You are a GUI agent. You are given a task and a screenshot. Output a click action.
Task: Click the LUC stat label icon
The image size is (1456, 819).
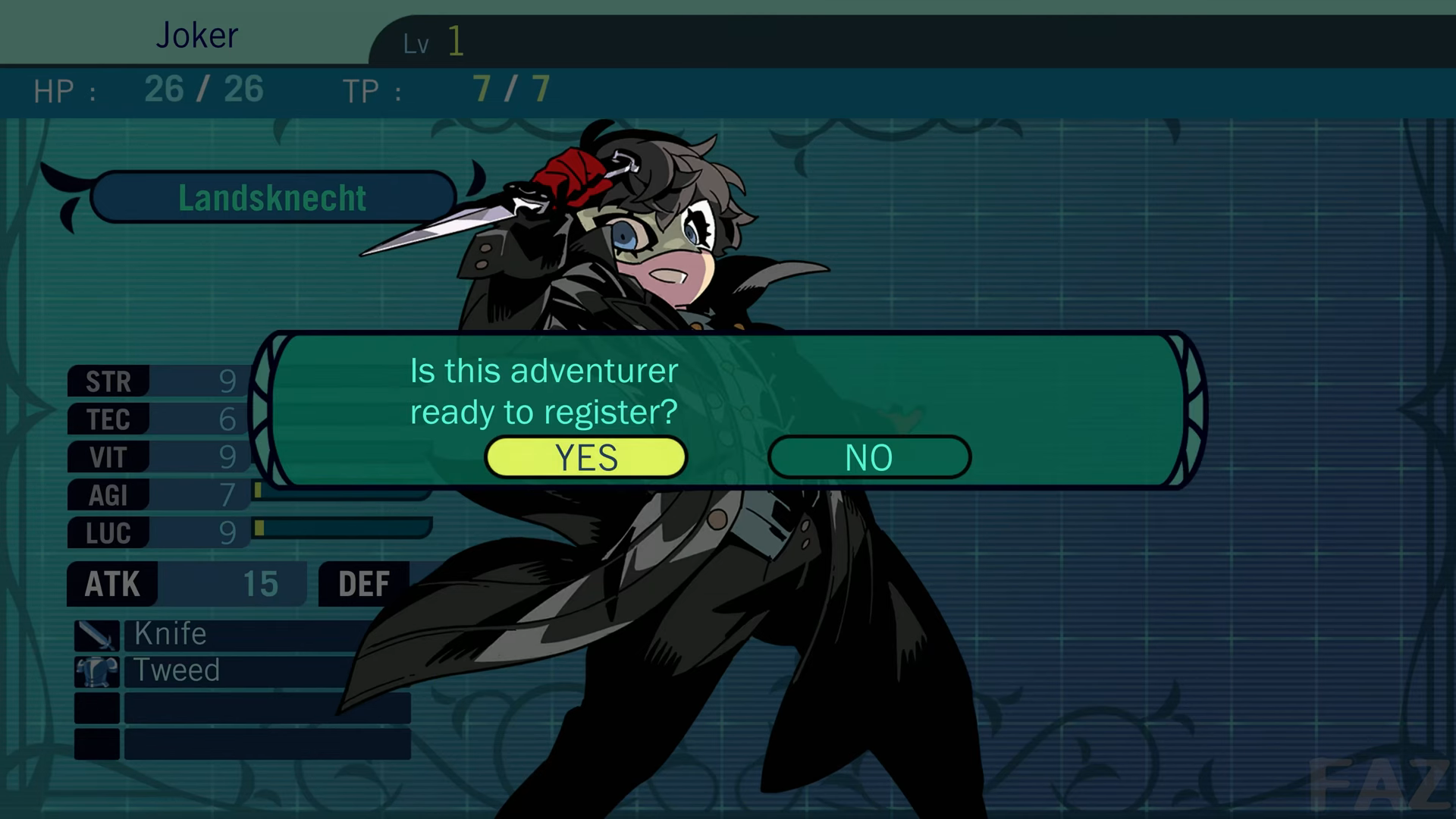[107, 533]
